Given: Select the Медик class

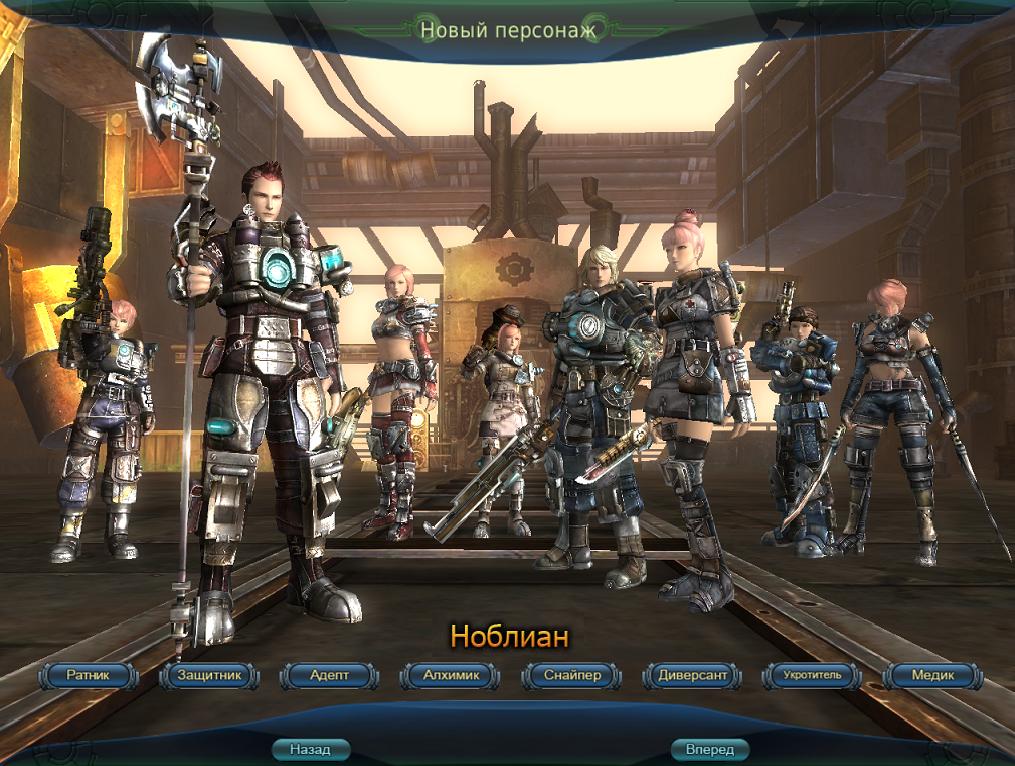Looking at the screenshot, I should pyautogui.click(x=932, y=676).
